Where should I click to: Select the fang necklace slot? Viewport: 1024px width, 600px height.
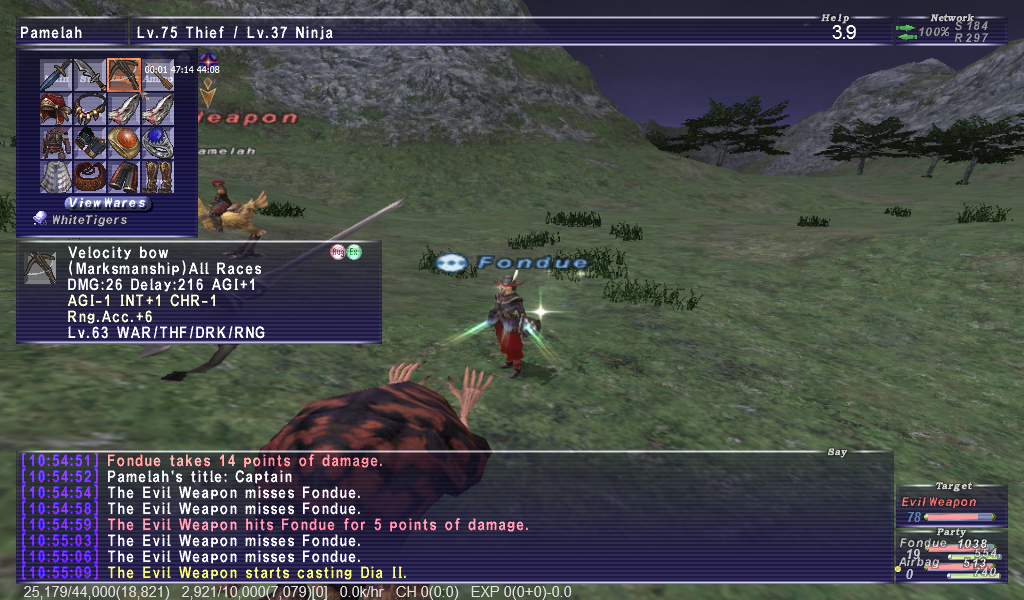pyautogui.click(x=90, y=108)
